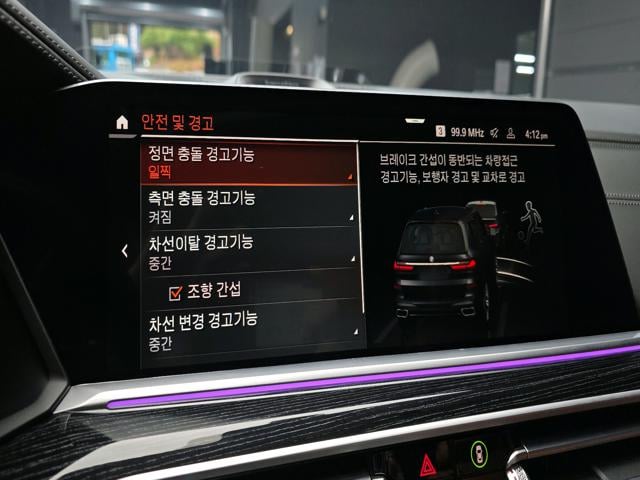Toggle the 조향 간섭 checkbox

[x=176, y=293]
